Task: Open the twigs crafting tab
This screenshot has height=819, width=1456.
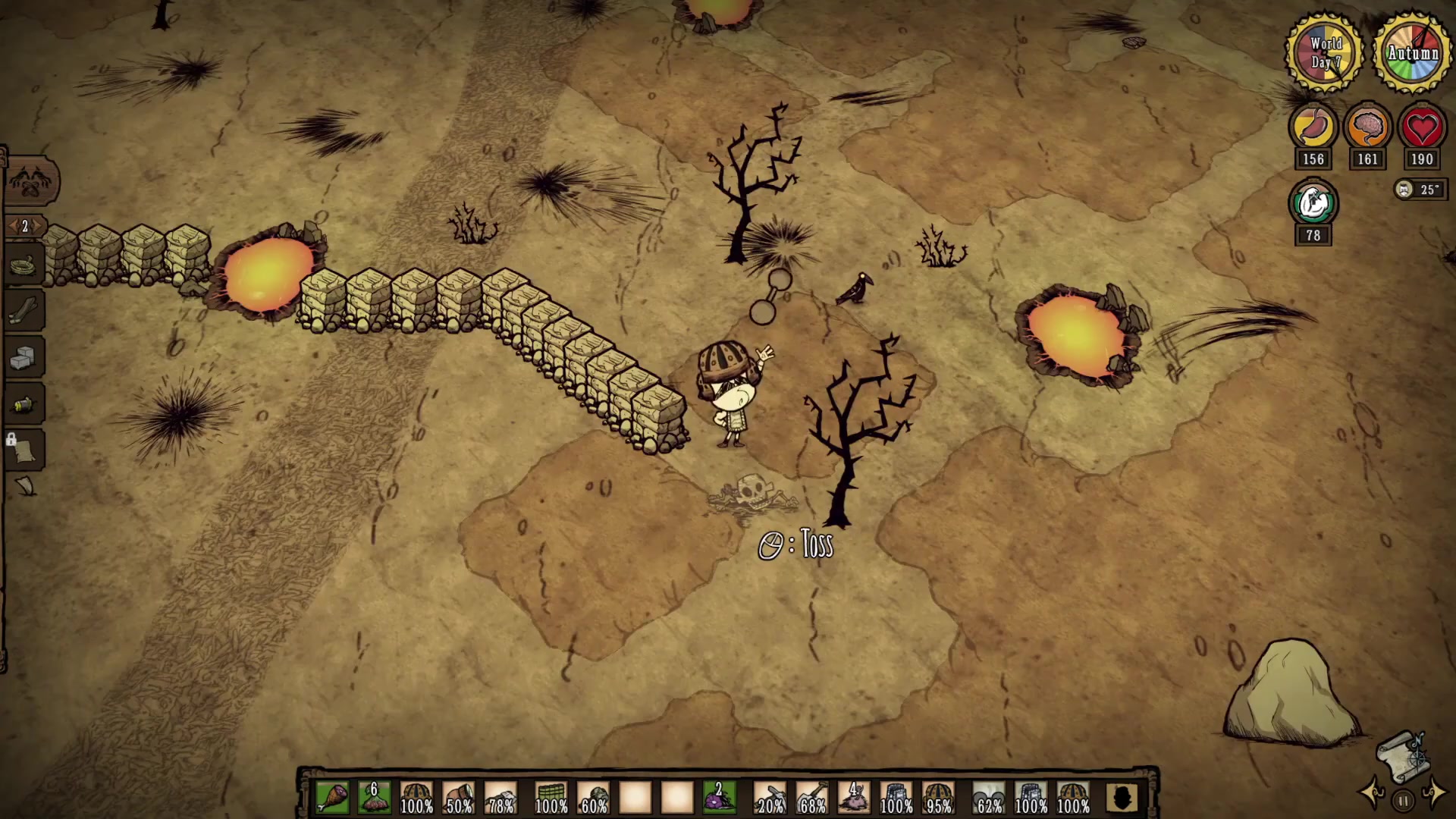Action: coord(24,311)
